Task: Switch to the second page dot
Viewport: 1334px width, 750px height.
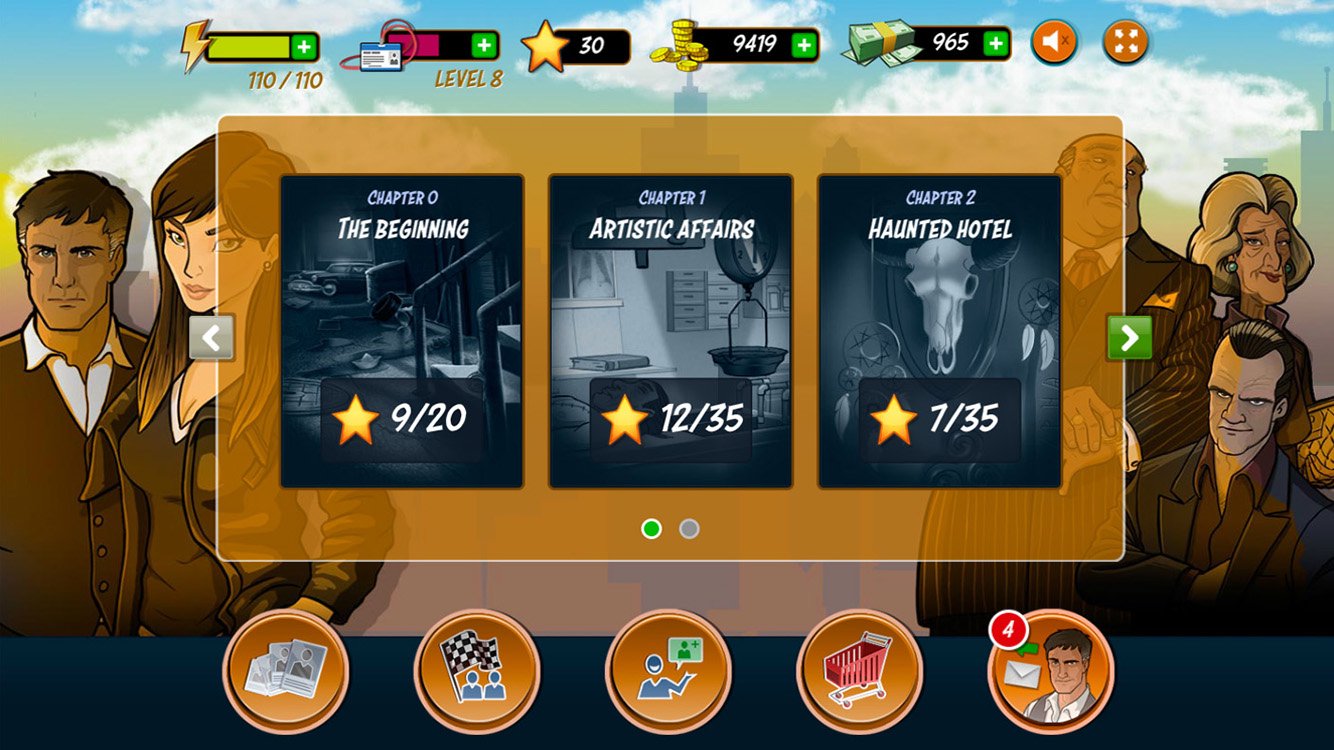Action: coord(689,529)
